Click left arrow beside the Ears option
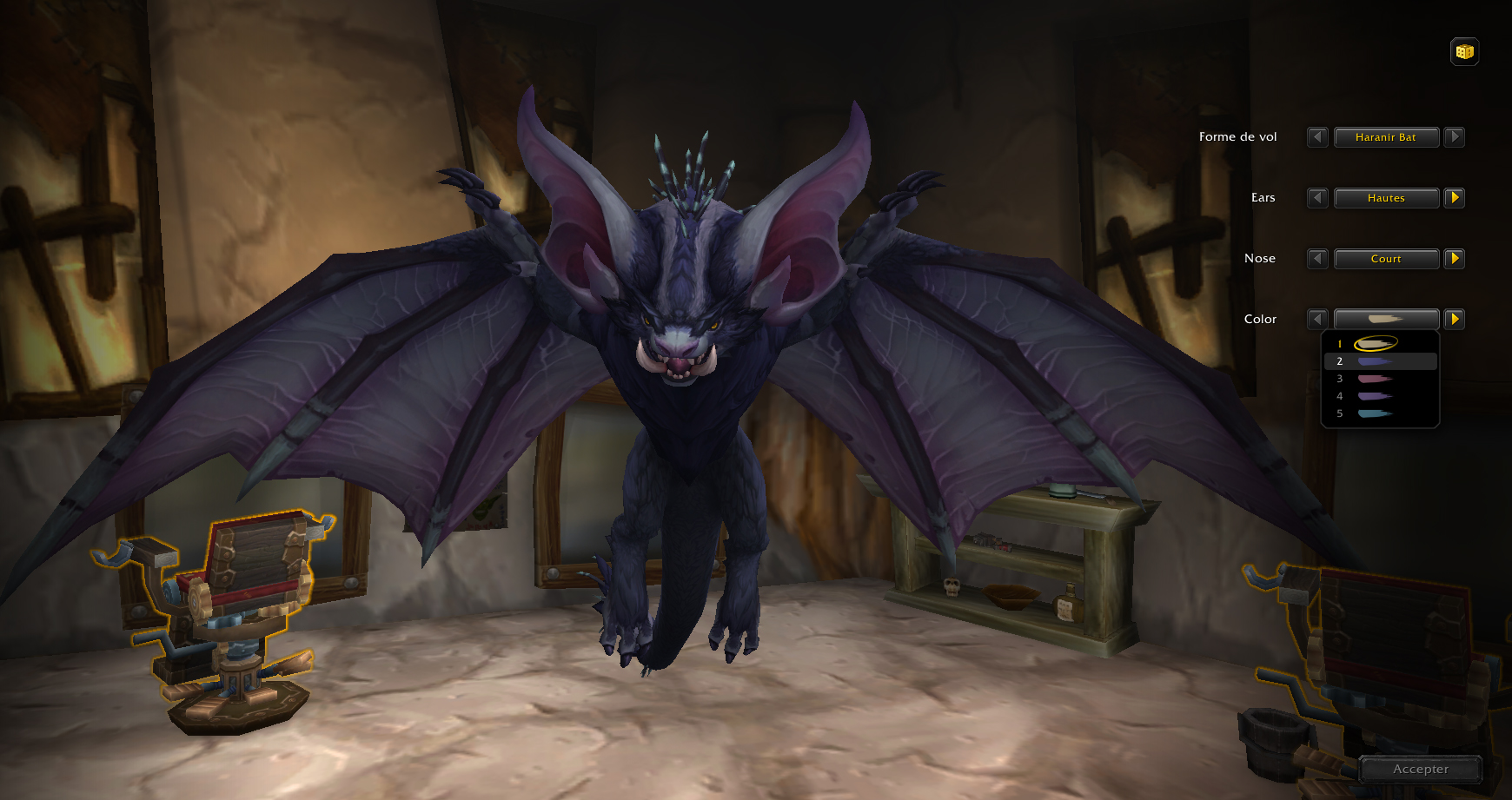This screenshot has width=1512, height=800. pyautogui.click(x=1316, y=198)
